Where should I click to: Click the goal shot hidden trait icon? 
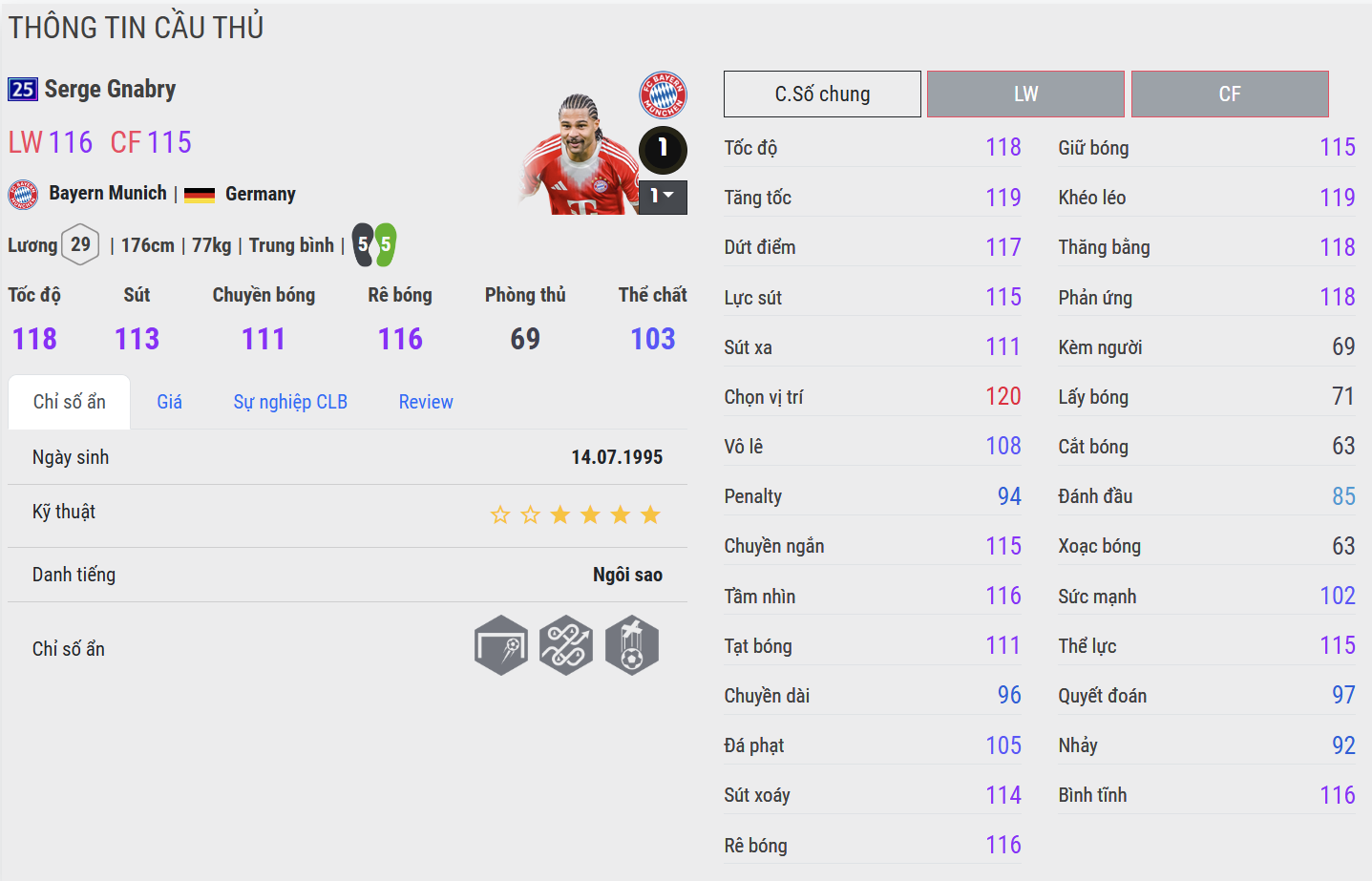point(501,645)
